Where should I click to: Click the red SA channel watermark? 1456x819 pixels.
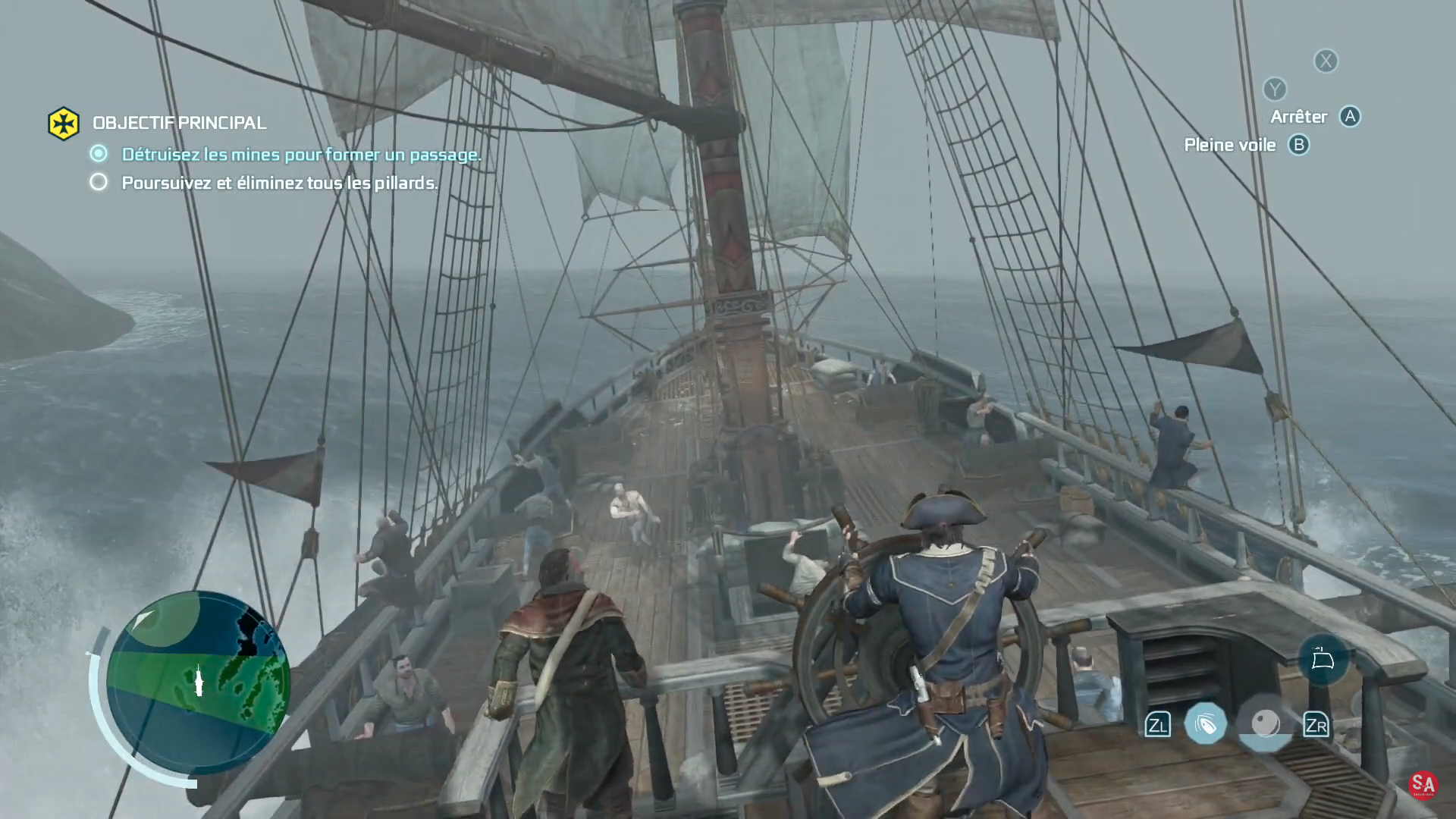pyautogui.click(x=1423, y=786)
